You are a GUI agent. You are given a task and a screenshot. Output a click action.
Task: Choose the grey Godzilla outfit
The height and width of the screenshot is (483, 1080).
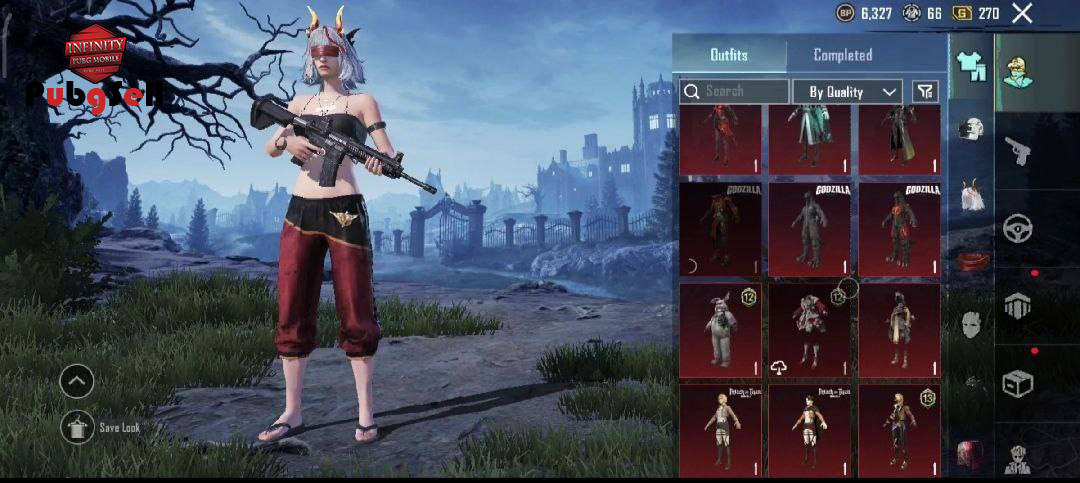tap(809, 229)
